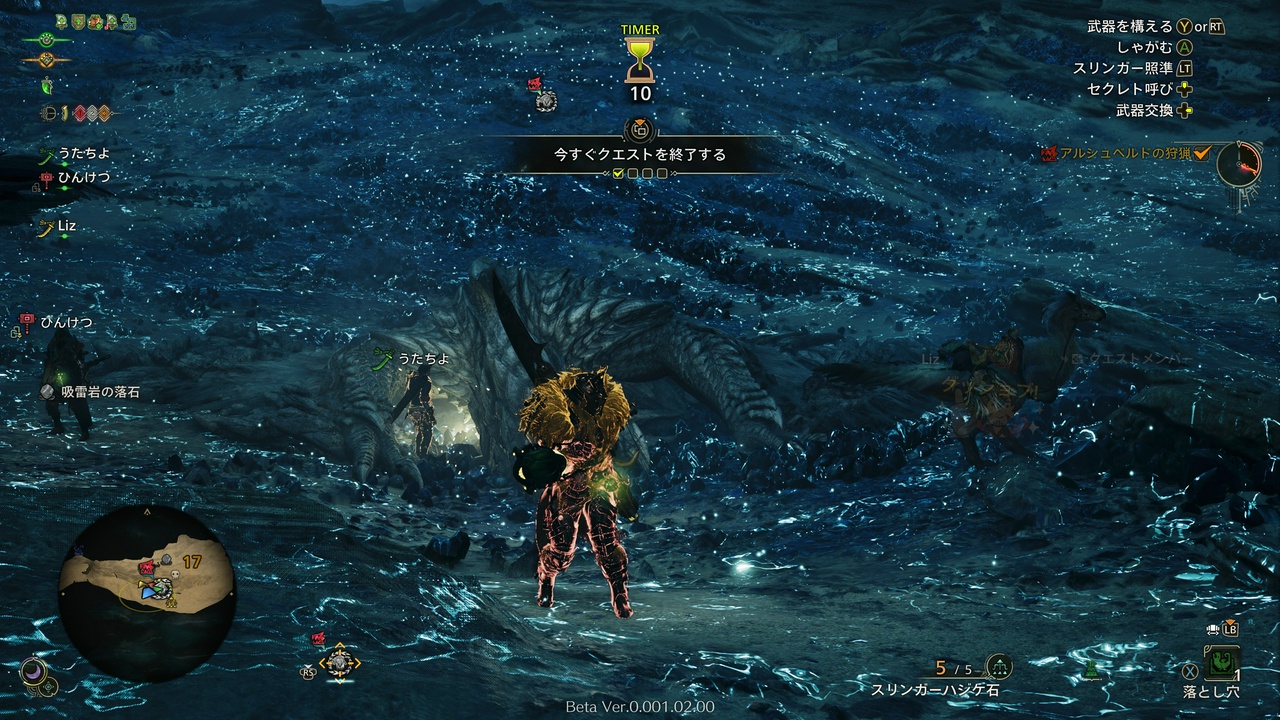Select party member うたちよ in the player list
The image size is (1280, 720).
(82, 153)
